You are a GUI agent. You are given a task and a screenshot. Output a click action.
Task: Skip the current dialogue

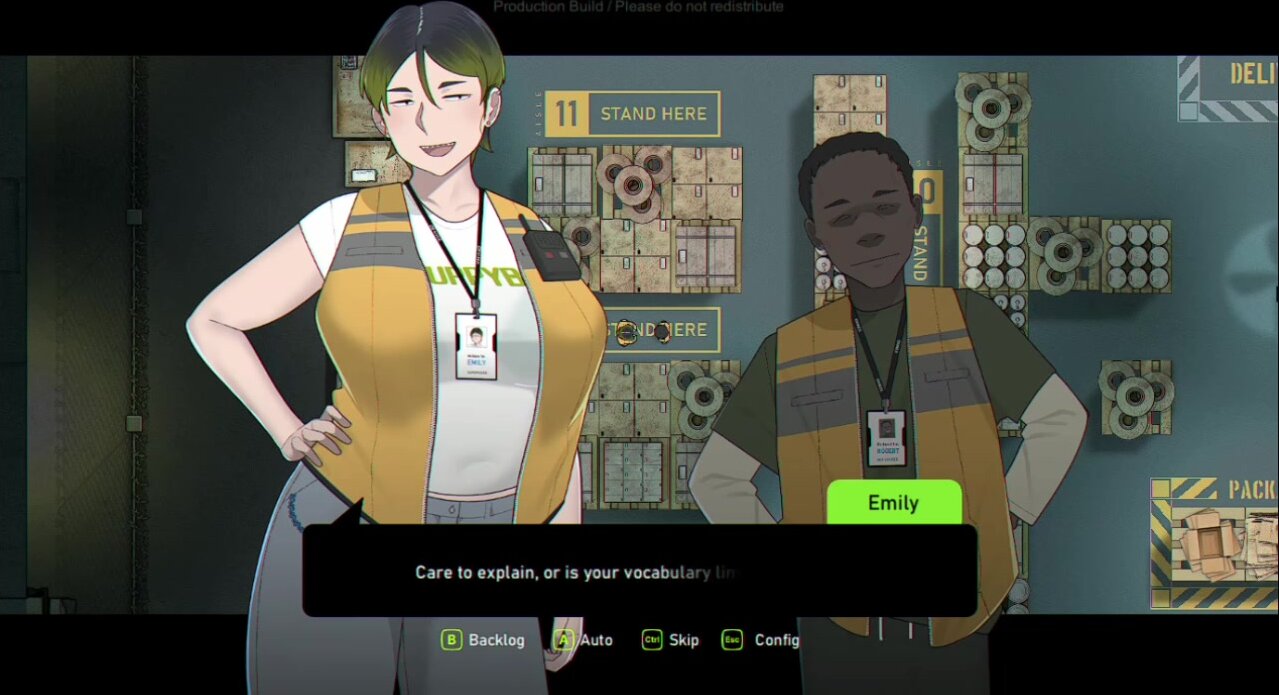coord(671,640)
